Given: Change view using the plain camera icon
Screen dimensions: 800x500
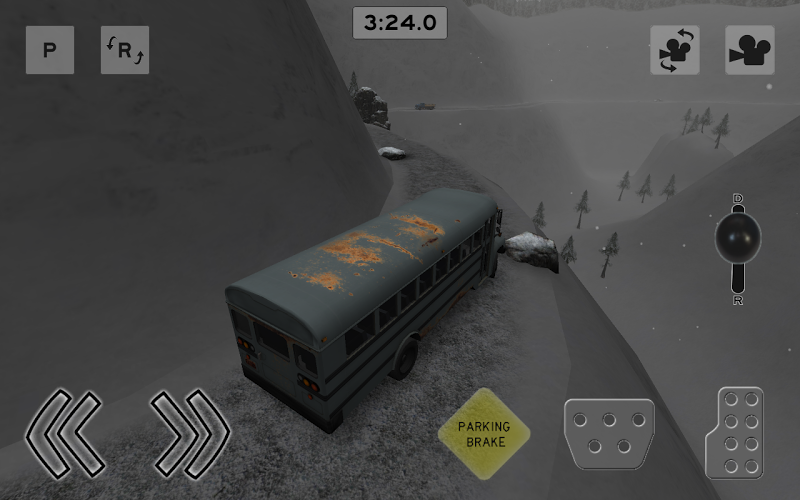Looking at the screenshot, I should coord(750,50).
